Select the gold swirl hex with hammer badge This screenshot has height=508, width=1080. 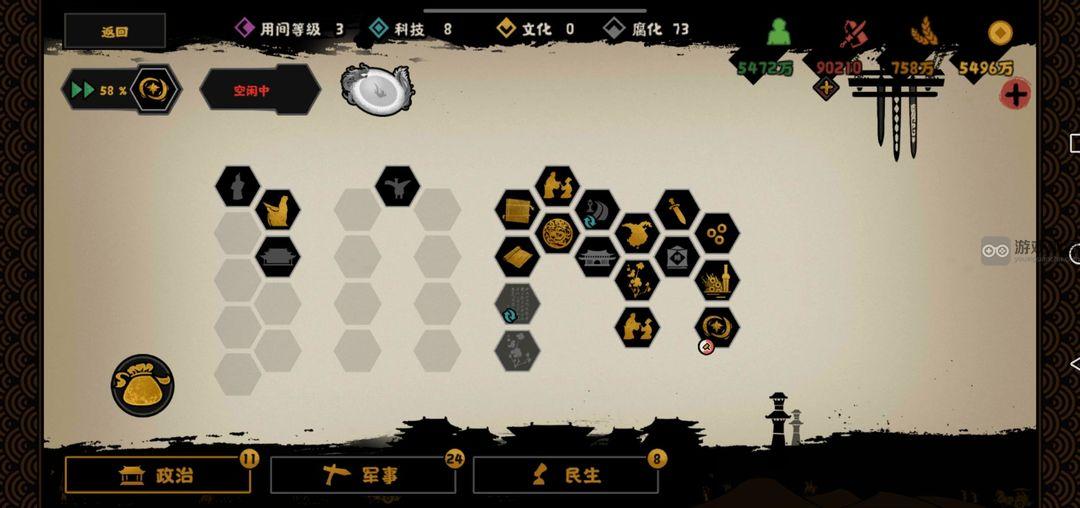(717, 327)
